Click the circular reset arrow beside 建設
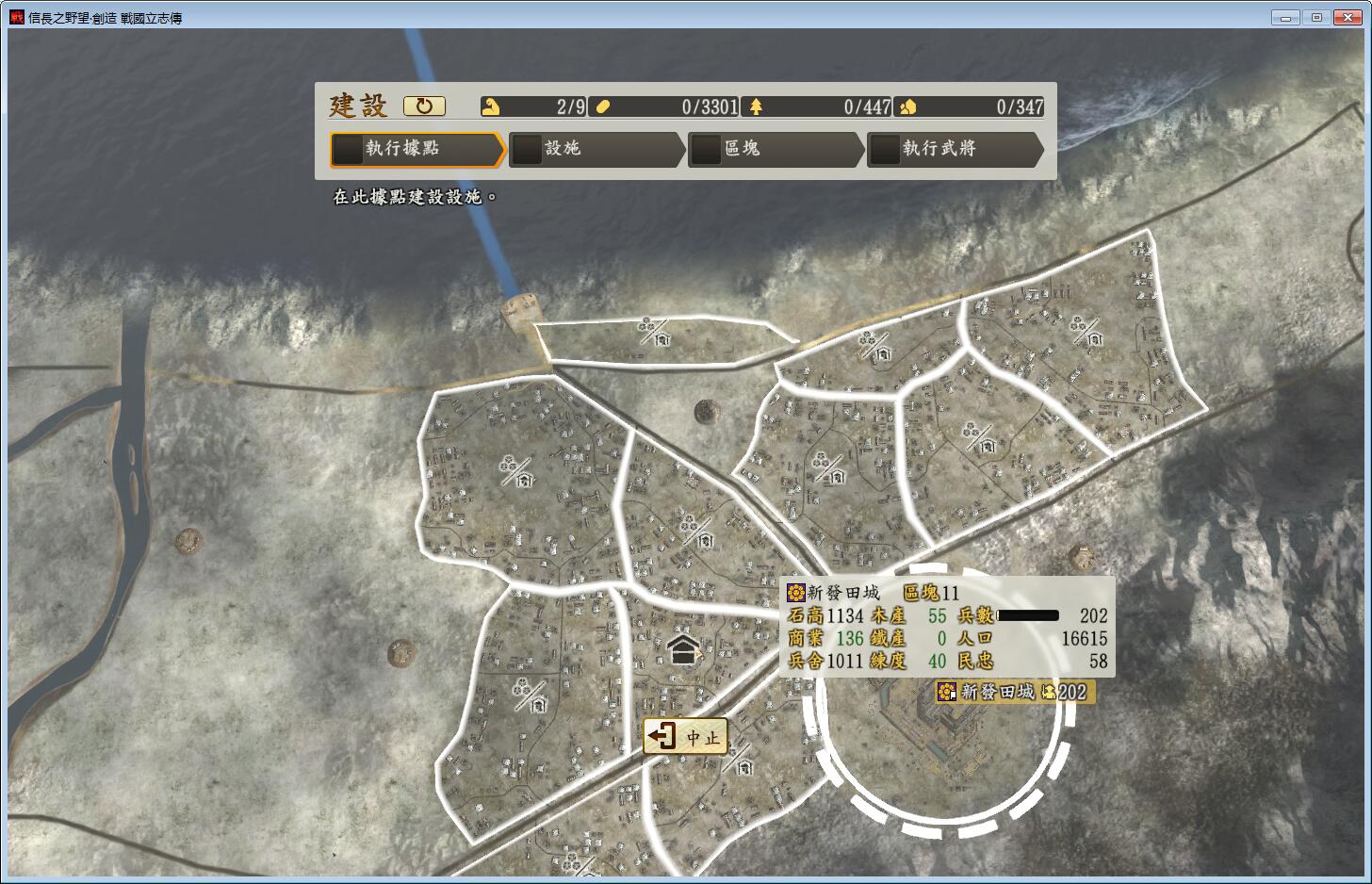The image size is (1372, 884). point(424,106)
